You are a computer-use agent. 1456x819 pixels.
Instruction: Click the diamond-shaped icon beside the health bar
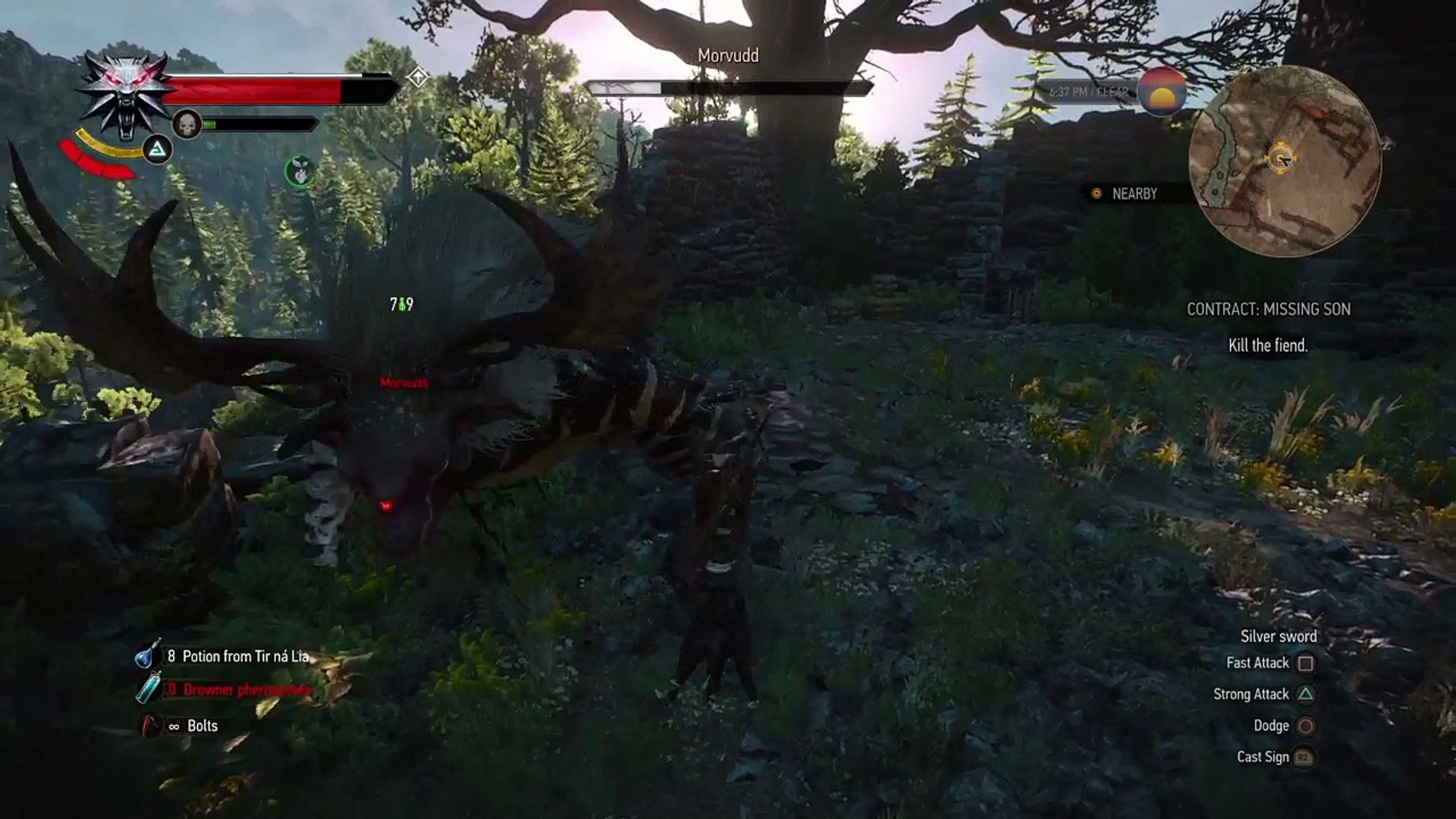pos(418,77)
